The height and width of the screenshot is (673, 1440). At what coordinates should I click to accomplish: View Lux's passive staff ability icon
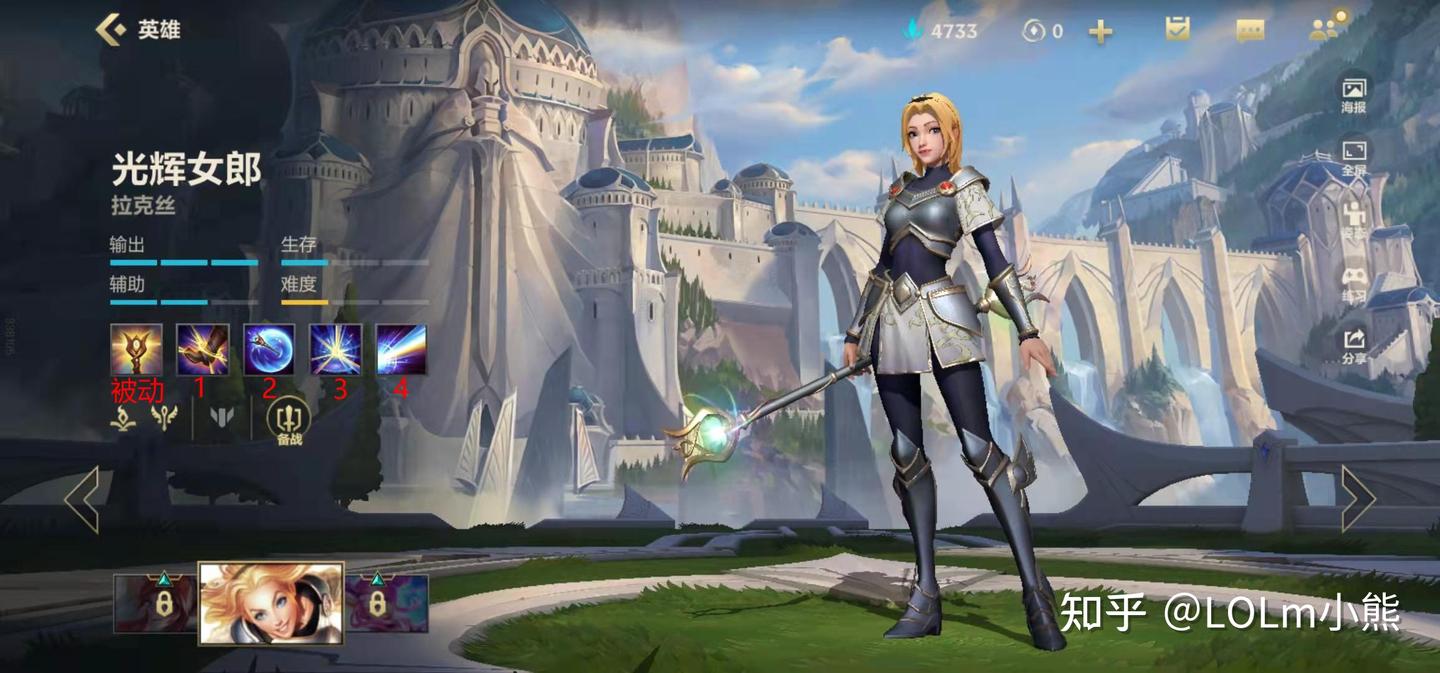pyautogui.click(x=136, y=349)
